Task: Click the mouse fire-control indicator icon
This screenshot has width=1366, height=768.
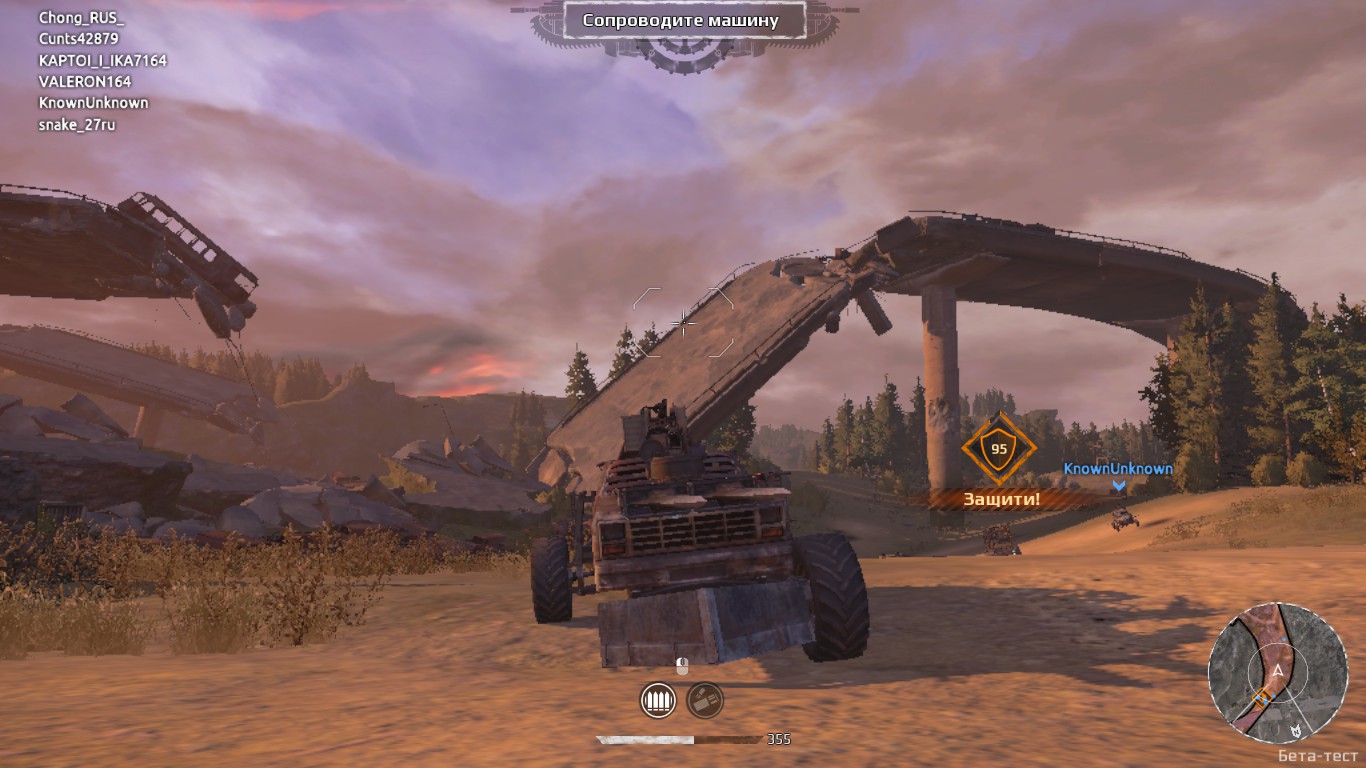Action: 682,665
